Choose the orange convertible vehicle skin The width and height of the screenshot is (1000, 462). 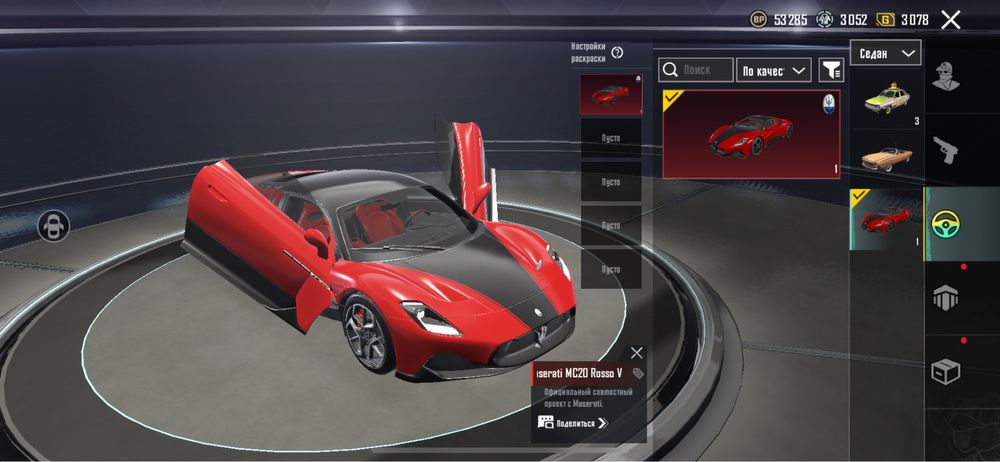[886, 159]
